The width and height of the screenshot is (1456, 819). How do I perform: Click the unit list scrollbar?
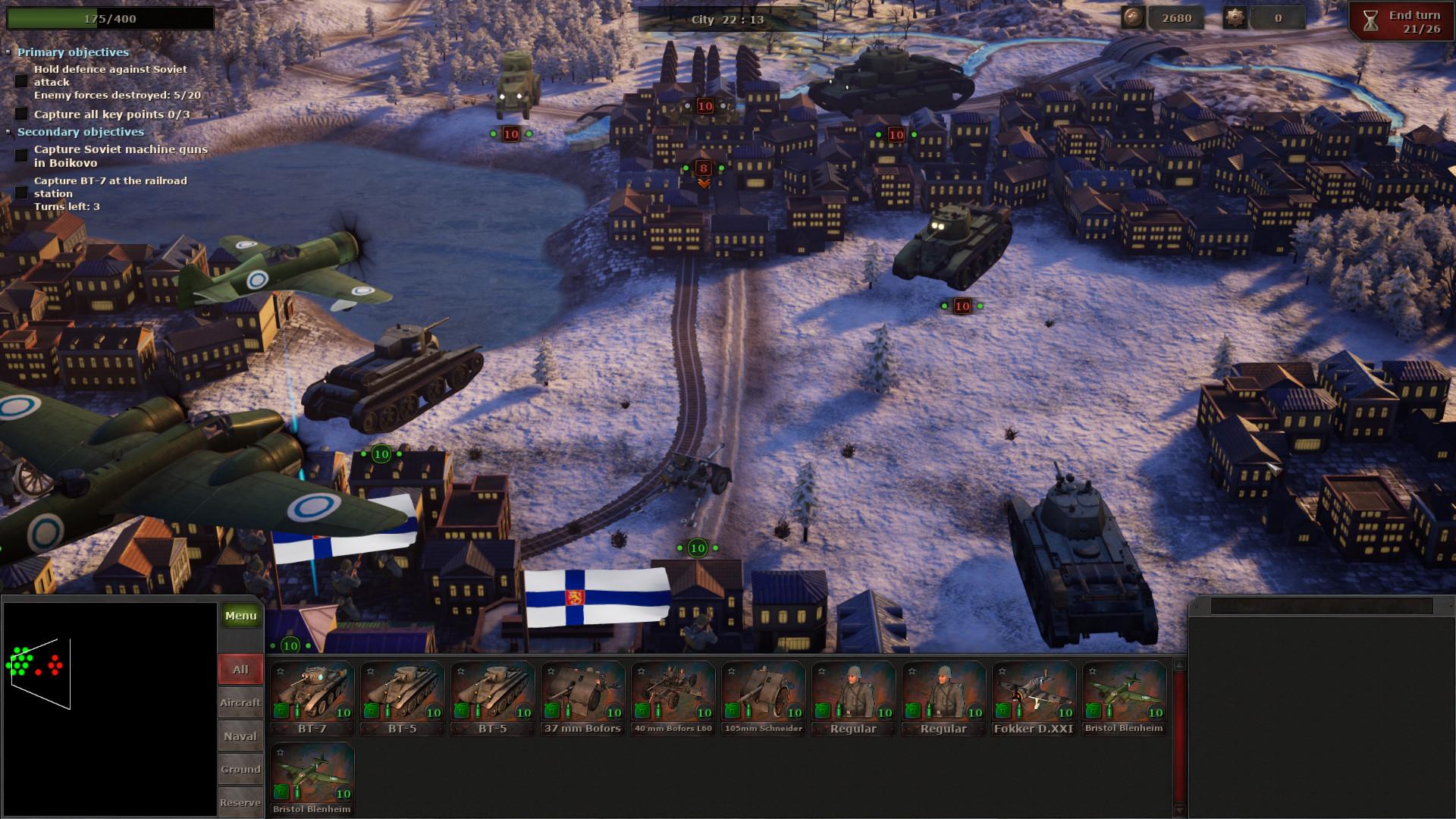[x=1178, y=736]
